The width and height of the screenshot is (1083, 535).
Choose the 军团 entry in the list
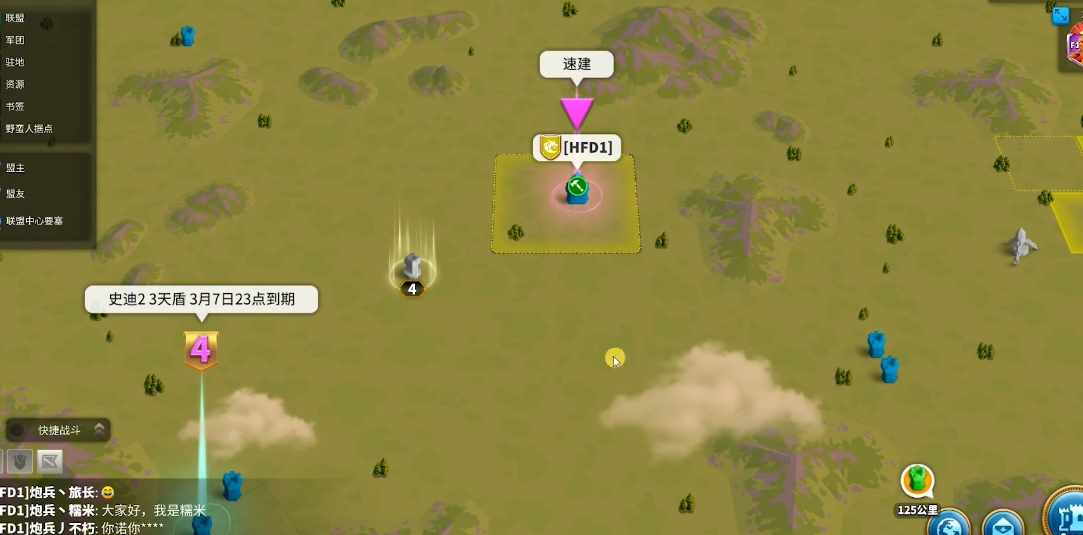15,40
